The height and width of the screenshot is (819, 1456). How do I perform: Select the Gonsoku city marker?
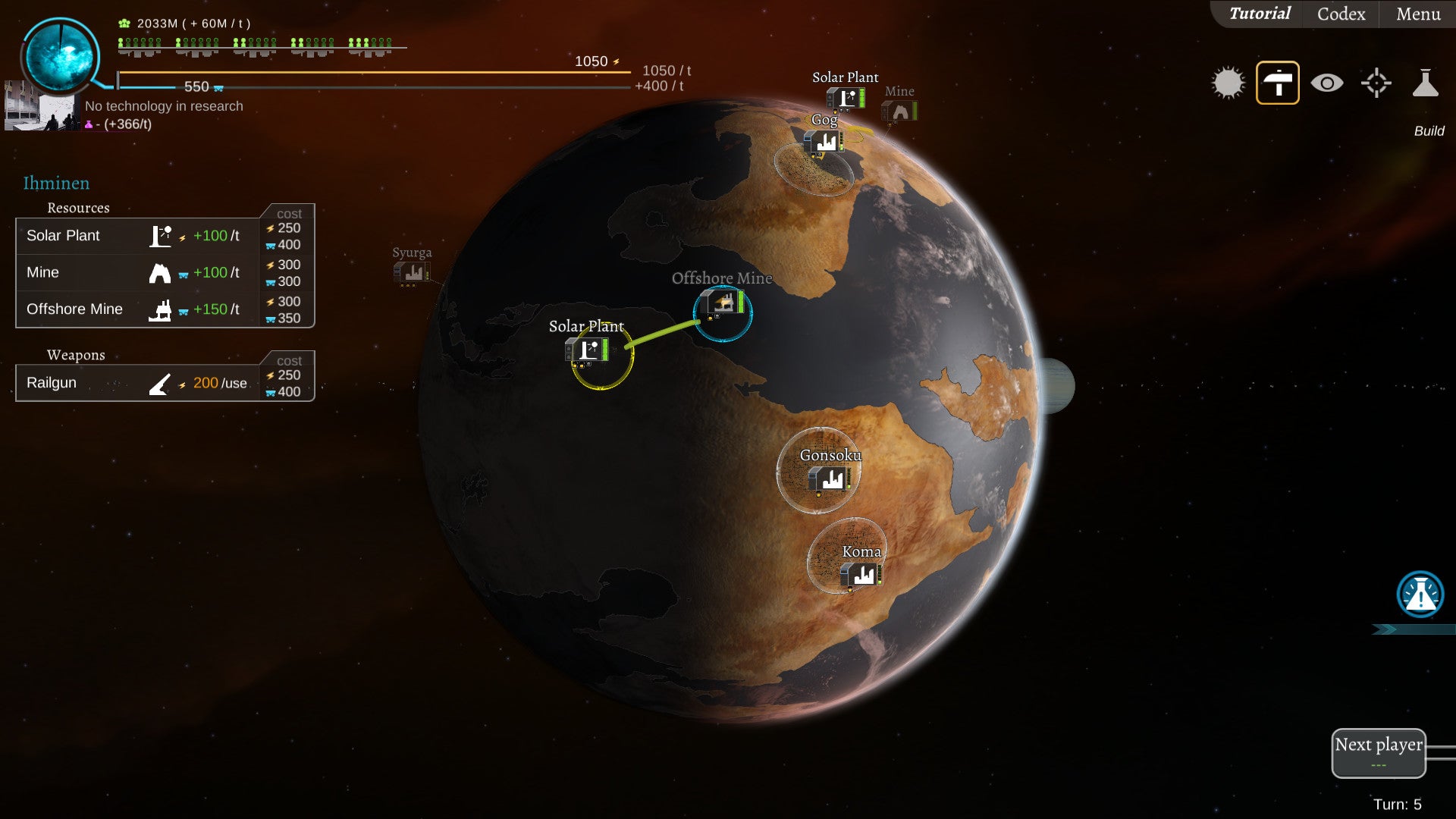[x=829, y=479]
